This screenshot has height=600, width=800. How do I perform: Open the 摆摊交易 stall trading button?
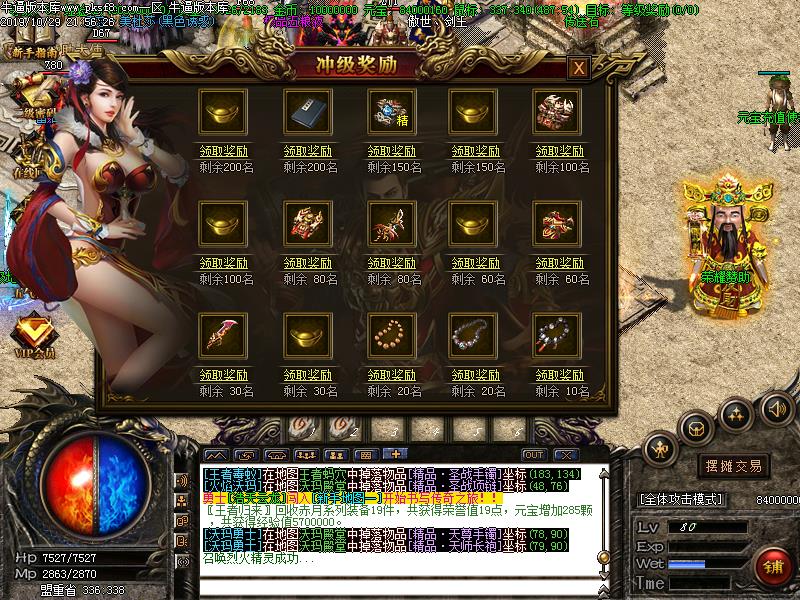pyautogui.click(x=735, y=466)
